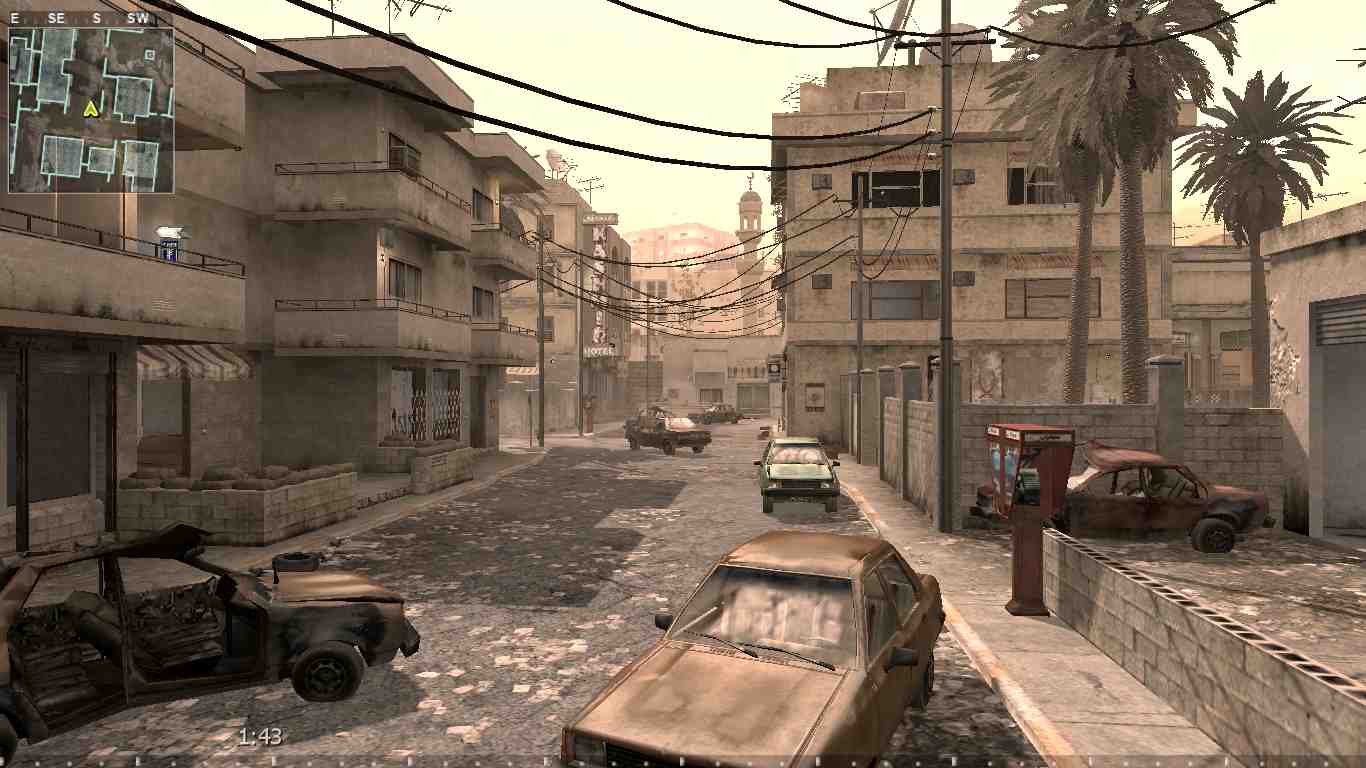
Task: Toggle the E compass direction marker
Action: 14,16
